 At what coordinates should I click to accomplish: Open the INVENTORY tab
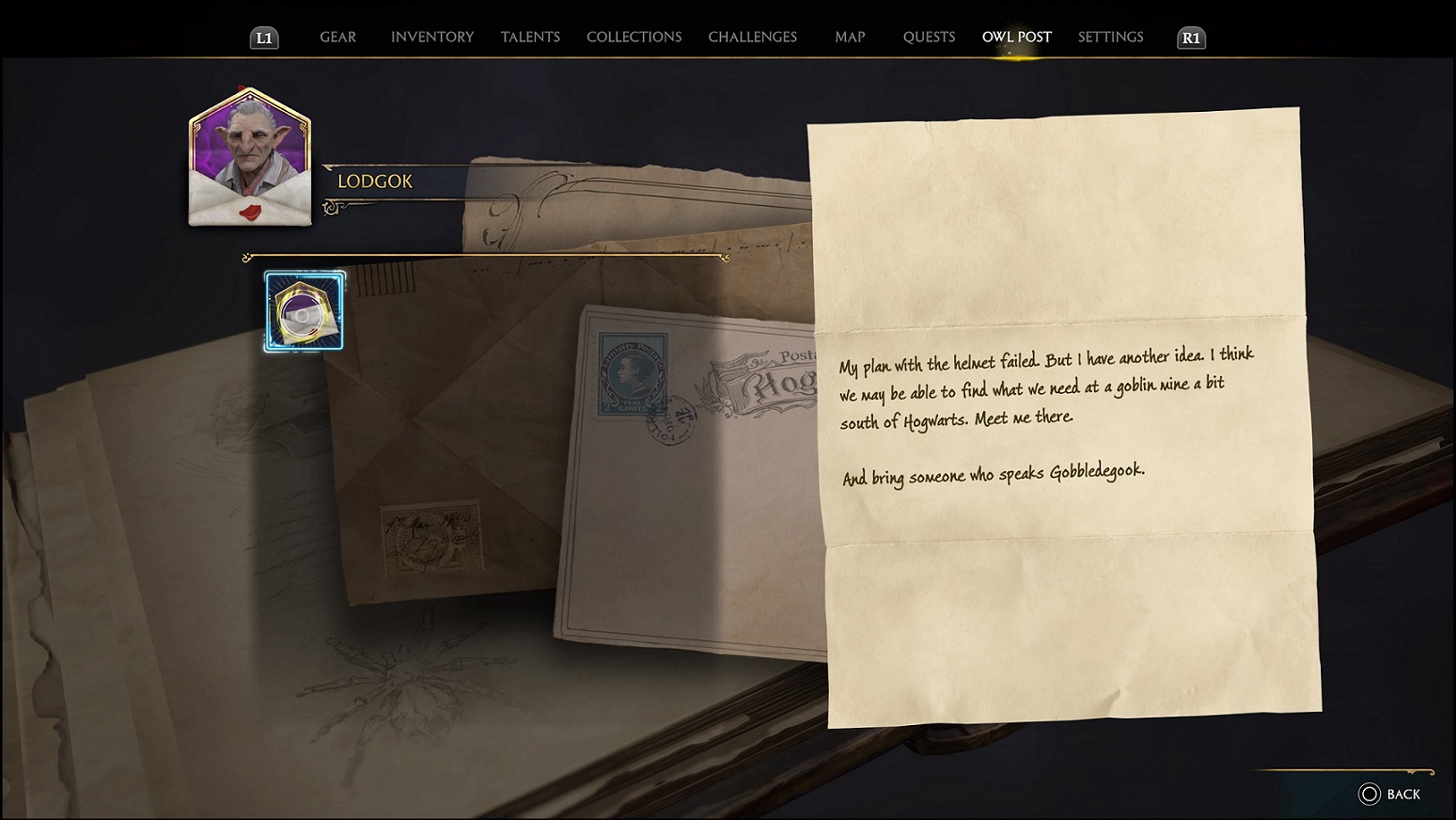[431, 37]
